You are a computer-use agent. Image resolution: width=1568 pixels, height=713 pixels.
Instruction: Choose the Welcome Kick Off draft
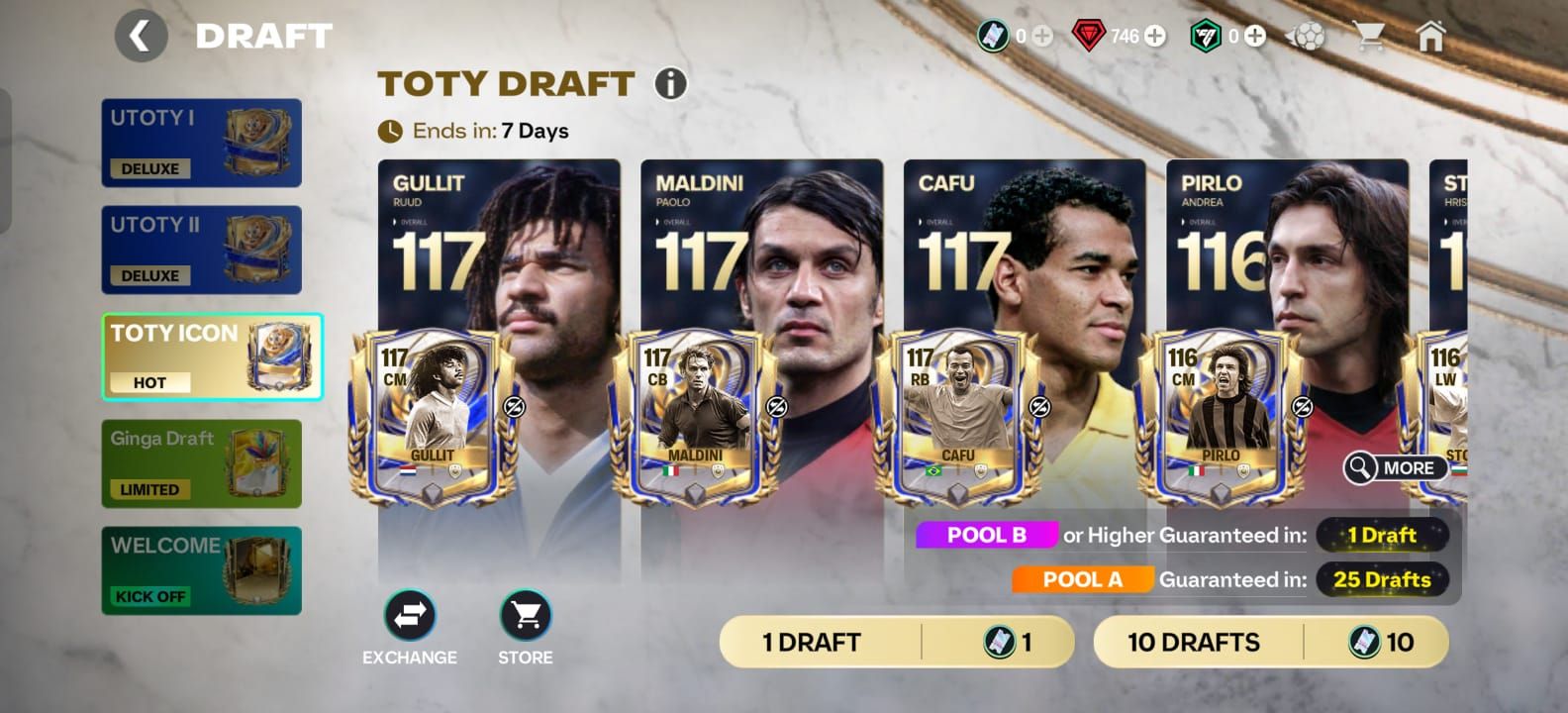pos(201,570)
